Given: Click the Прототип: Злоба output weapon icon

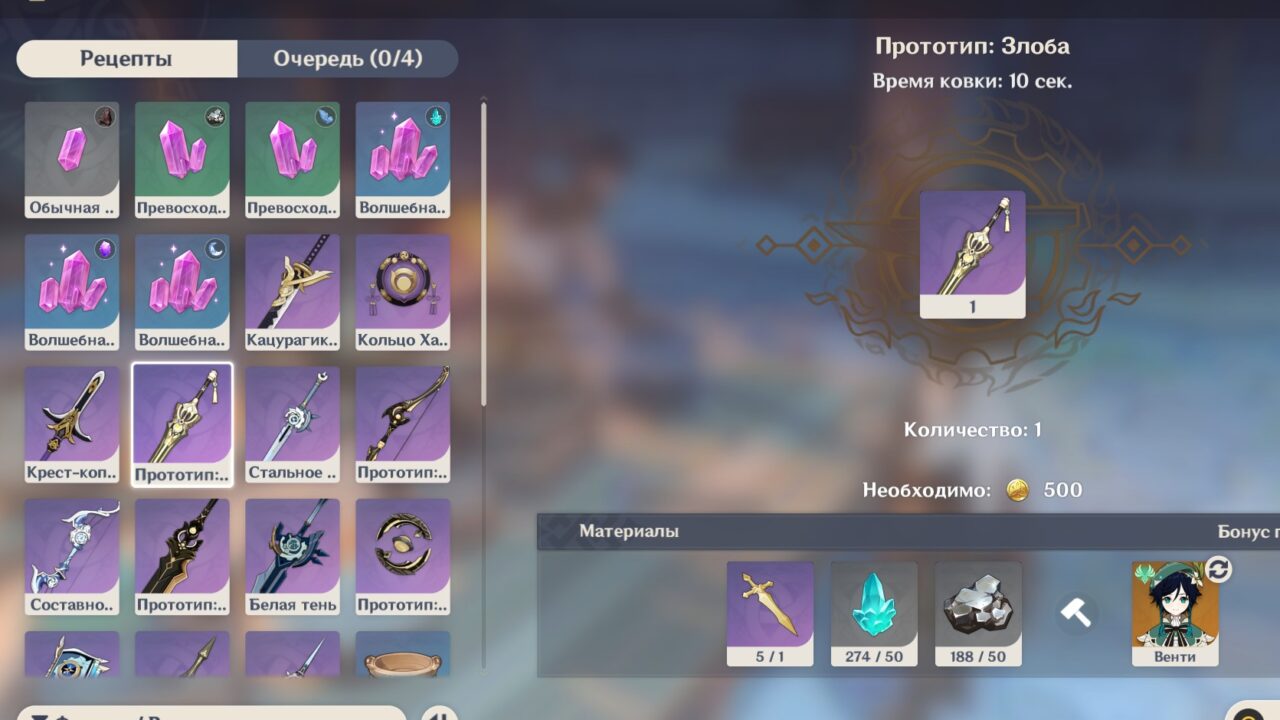Looking at the screenshot, I should [972, 254].
